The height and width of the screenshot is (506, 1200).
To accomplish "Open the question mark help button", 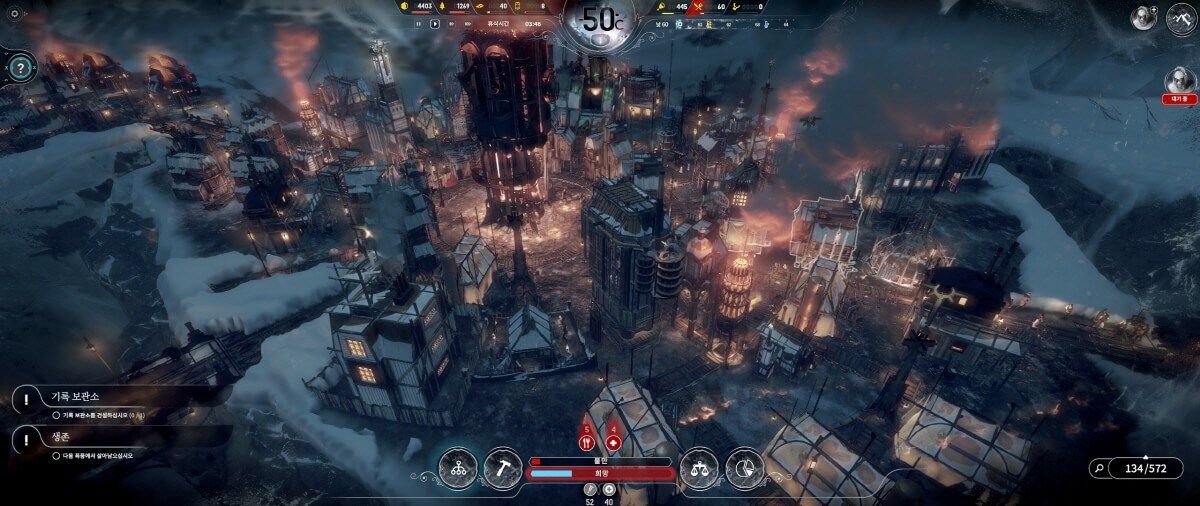I will (19, 68).
